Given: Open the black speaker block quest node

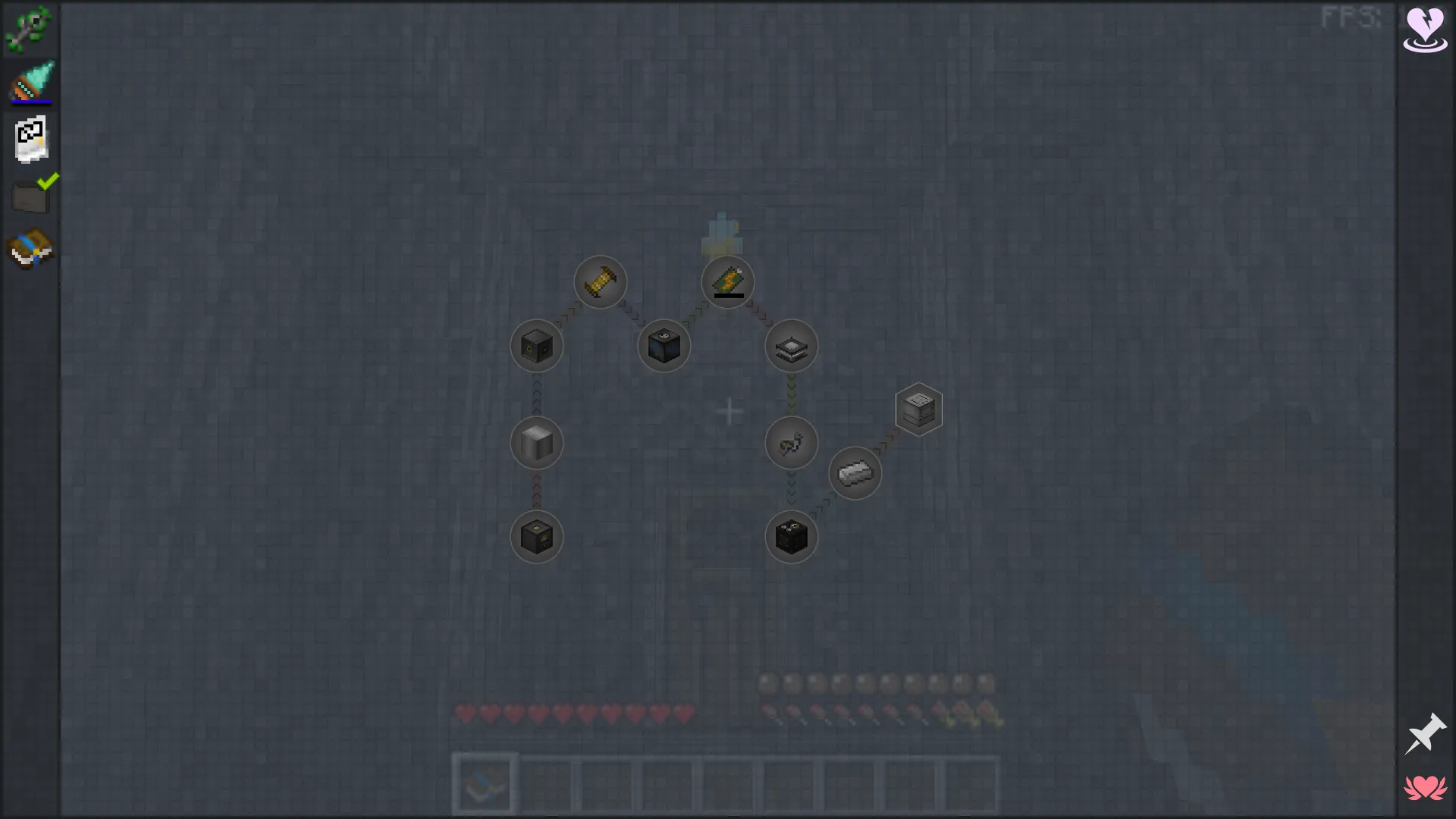Looking at the screenshot, I should click(x=537, y=346).
